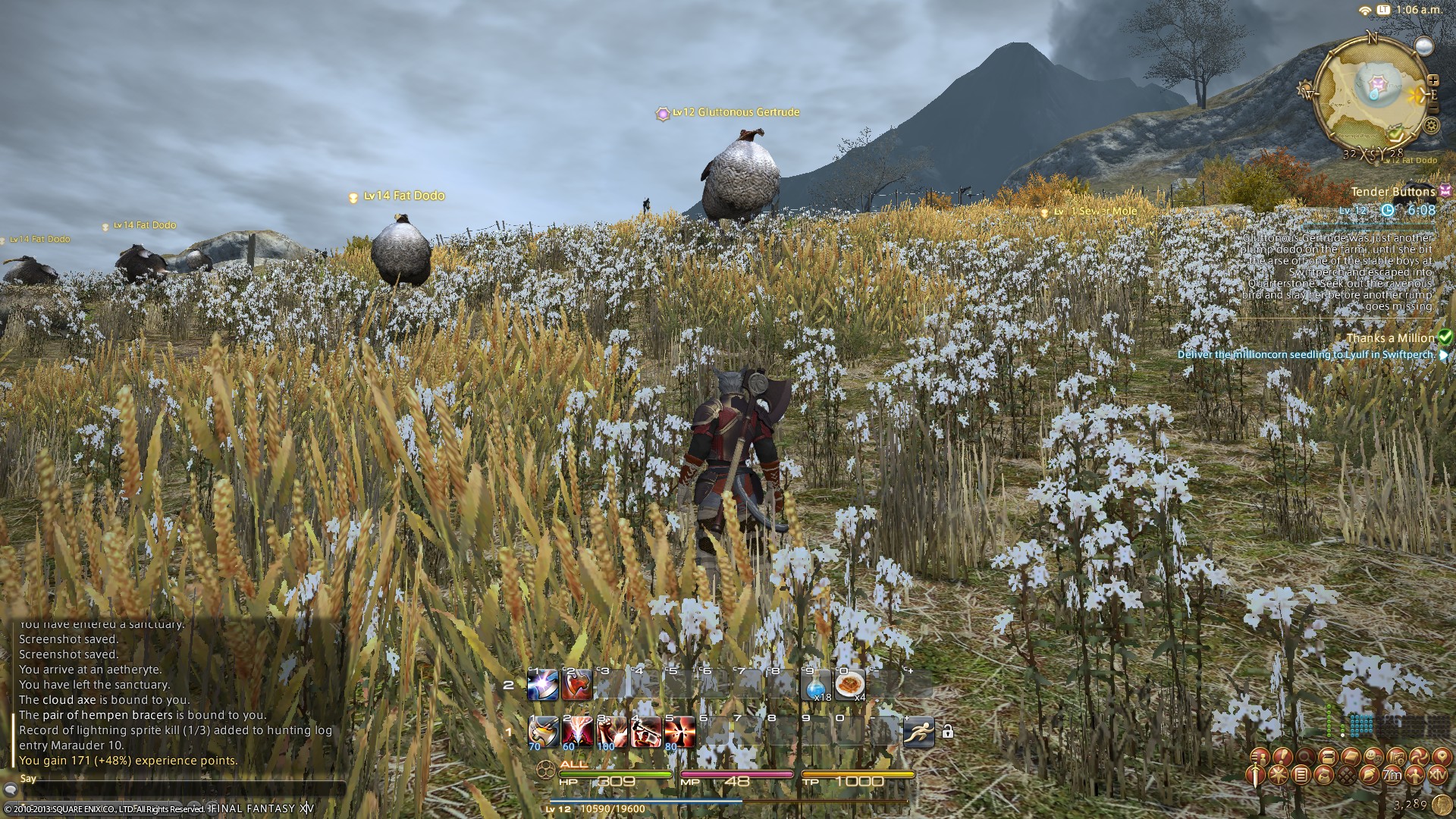Open minimap settings gear
The width and height of the screenshot is (1456, 819).
tap(1432, 126)
